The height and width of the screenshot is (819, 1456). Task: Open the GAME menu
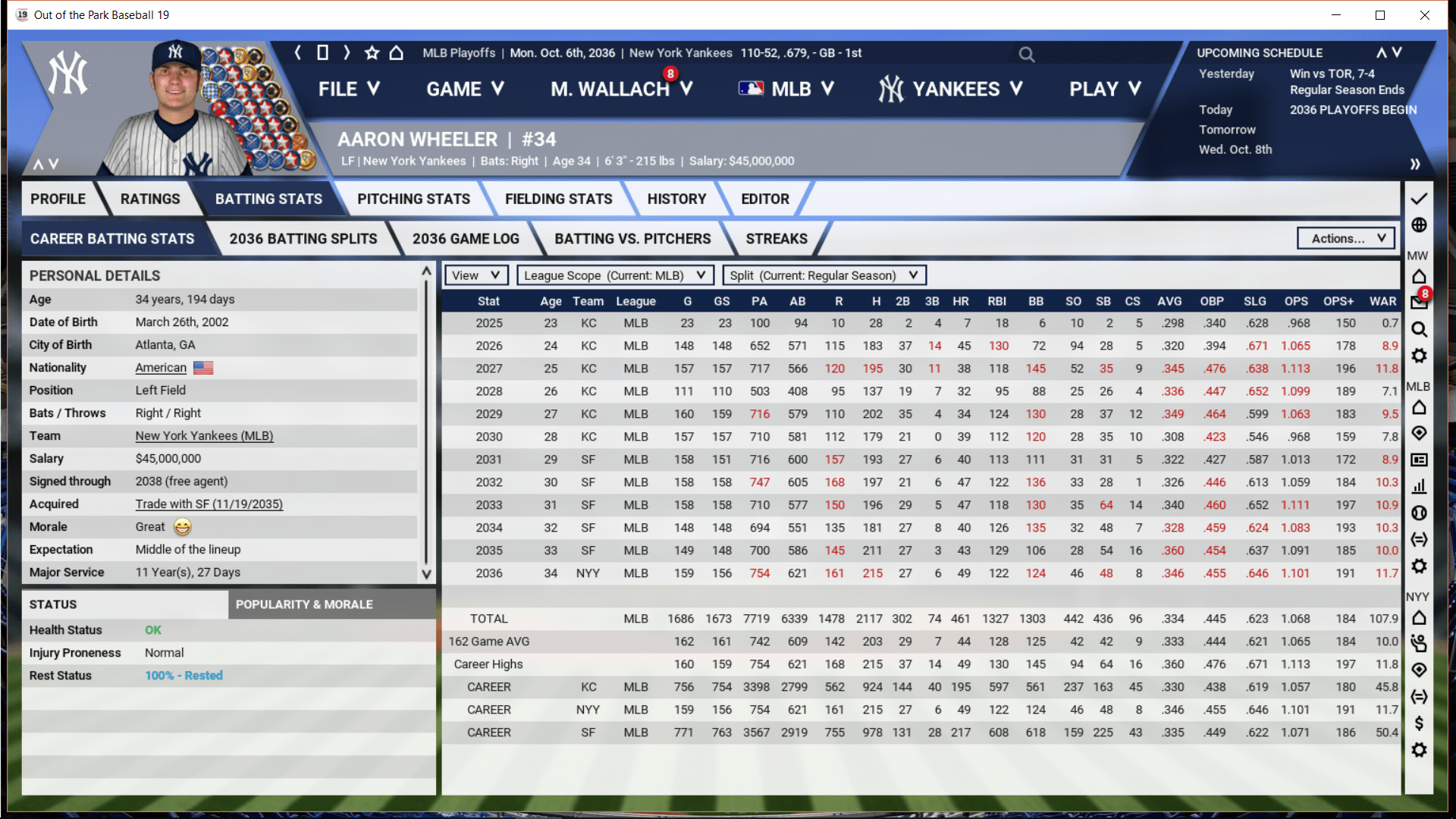click(x=464, y=89)
